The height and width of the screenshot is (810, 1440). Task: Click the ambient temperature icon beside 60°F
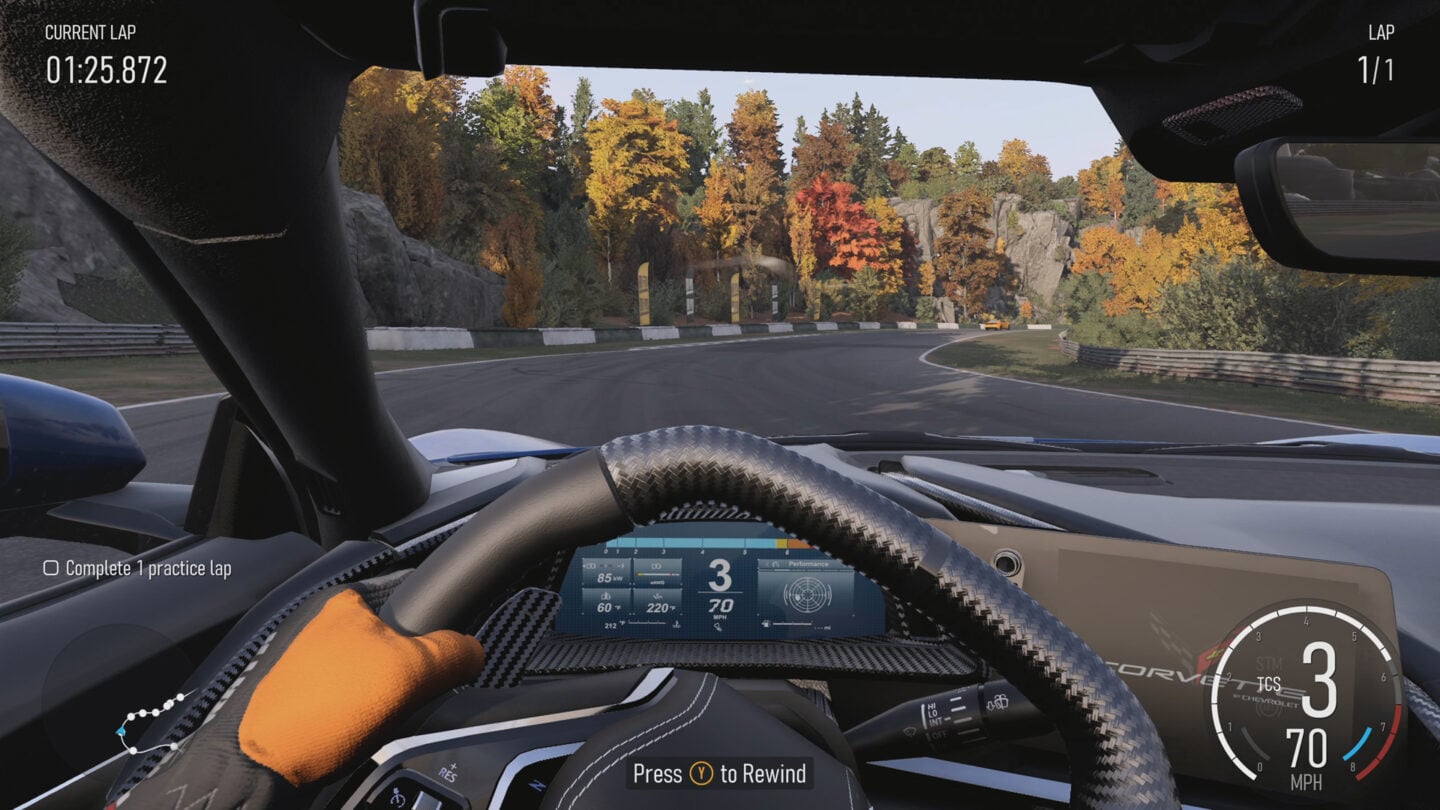coord(608,597)
